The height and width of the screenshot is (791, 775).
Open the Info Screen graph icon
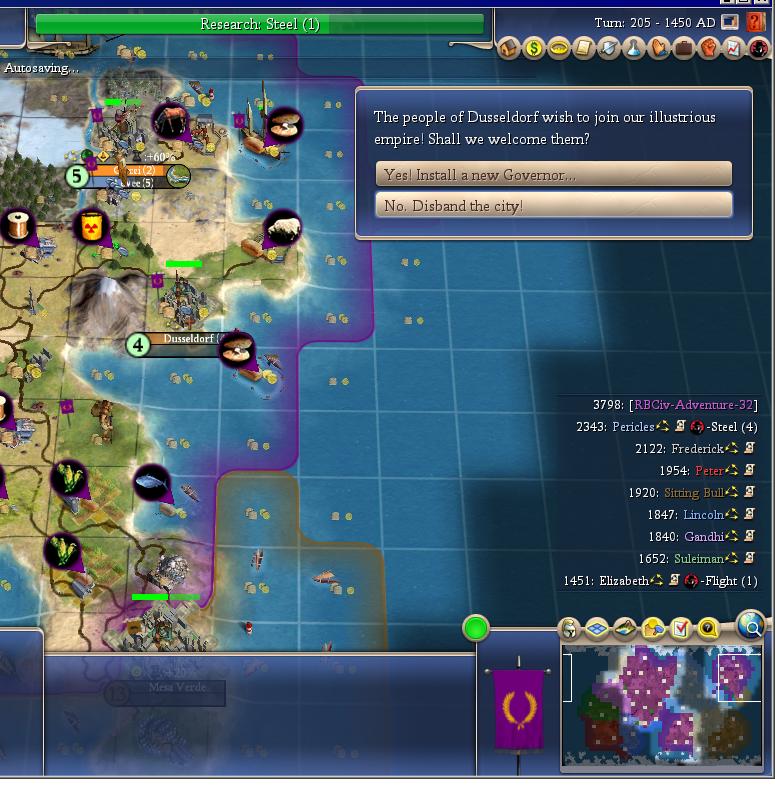pos(733,48)
